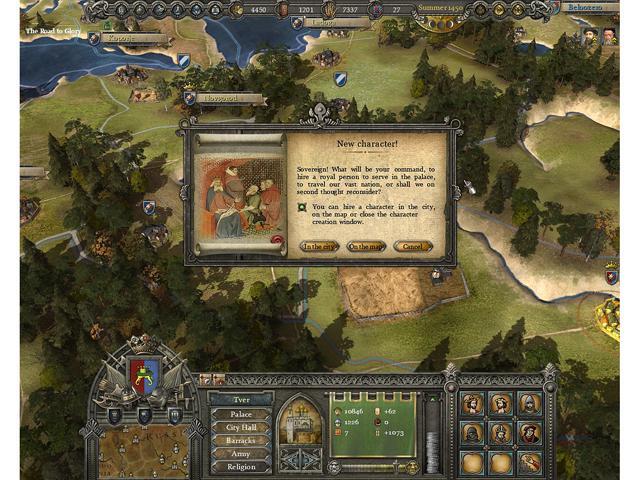Select the character portrait under Belozero
The height and width of the screenshot is (480, 640).
(590, 39)
